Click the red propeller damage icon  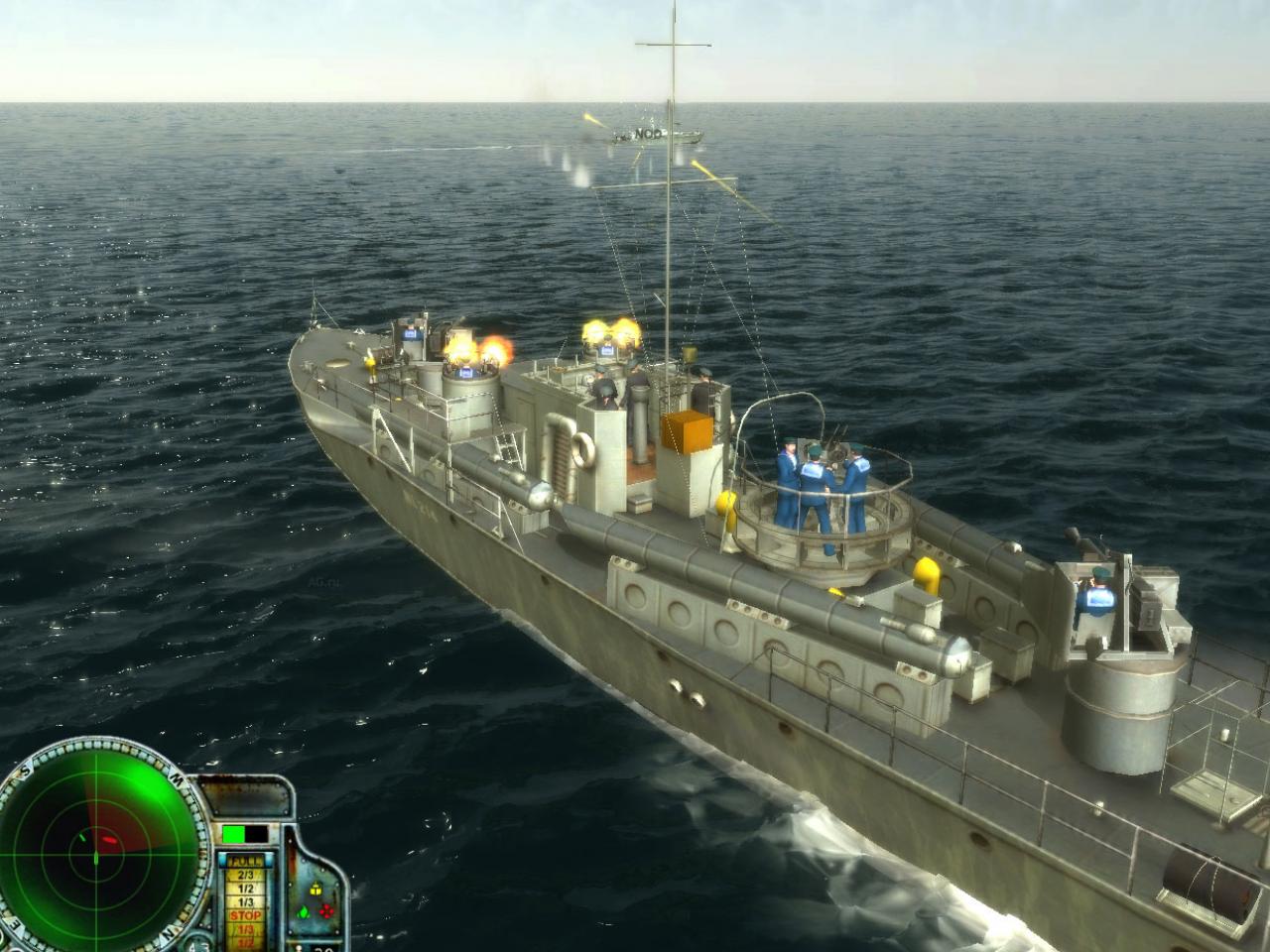coord(326,911)
